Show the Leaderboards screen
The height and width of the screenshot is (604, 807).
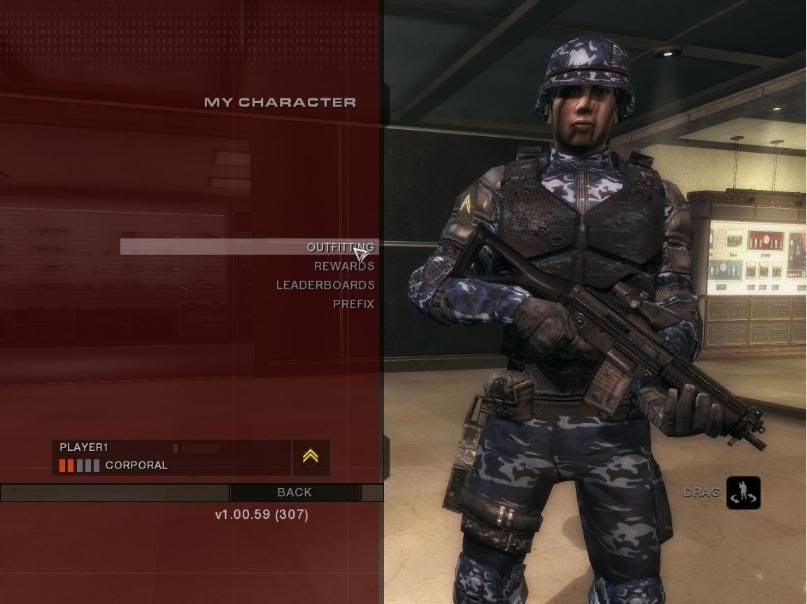click(325, 285)
